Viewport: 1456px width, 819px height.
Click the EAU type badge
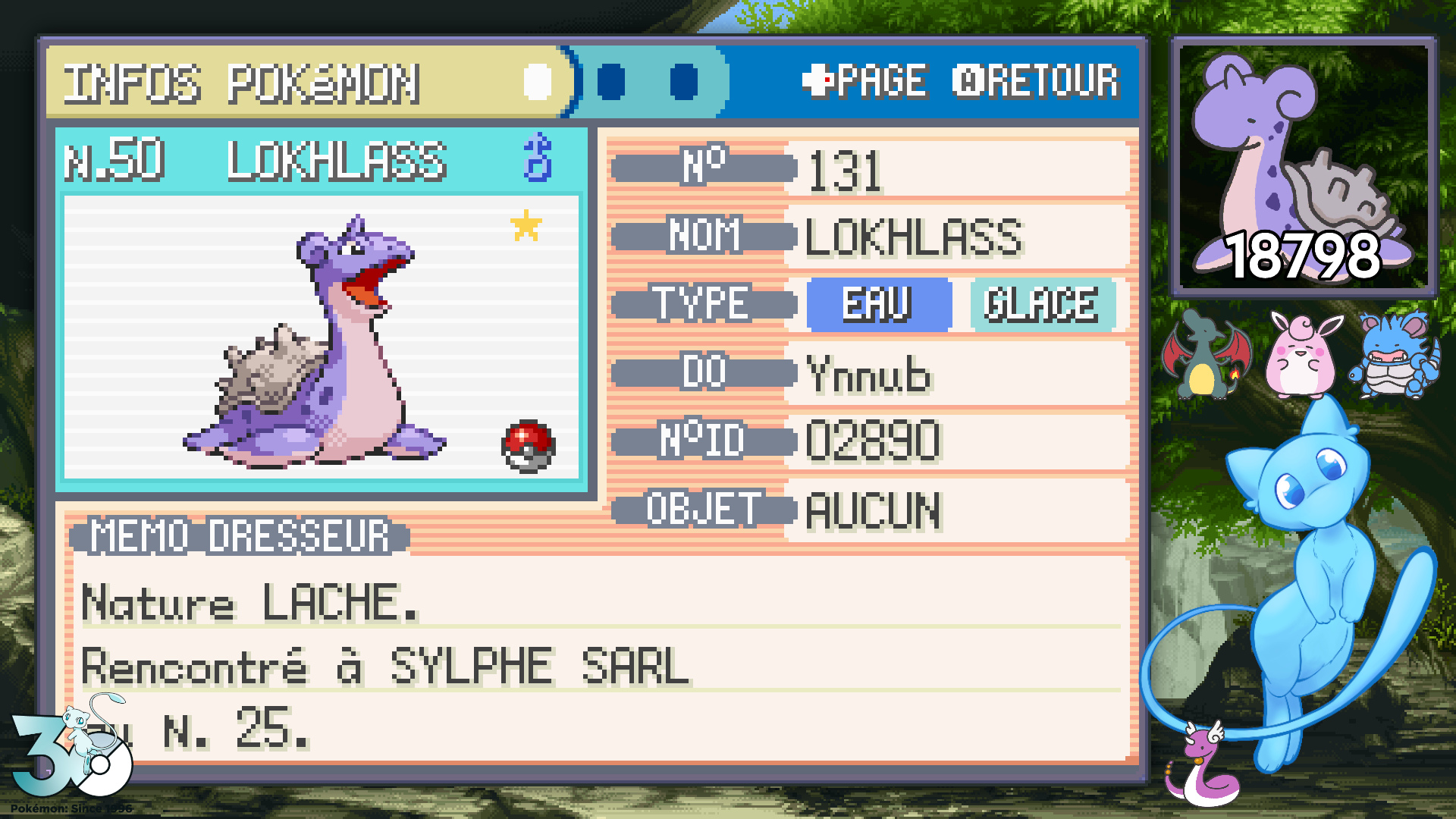point(878,304)
